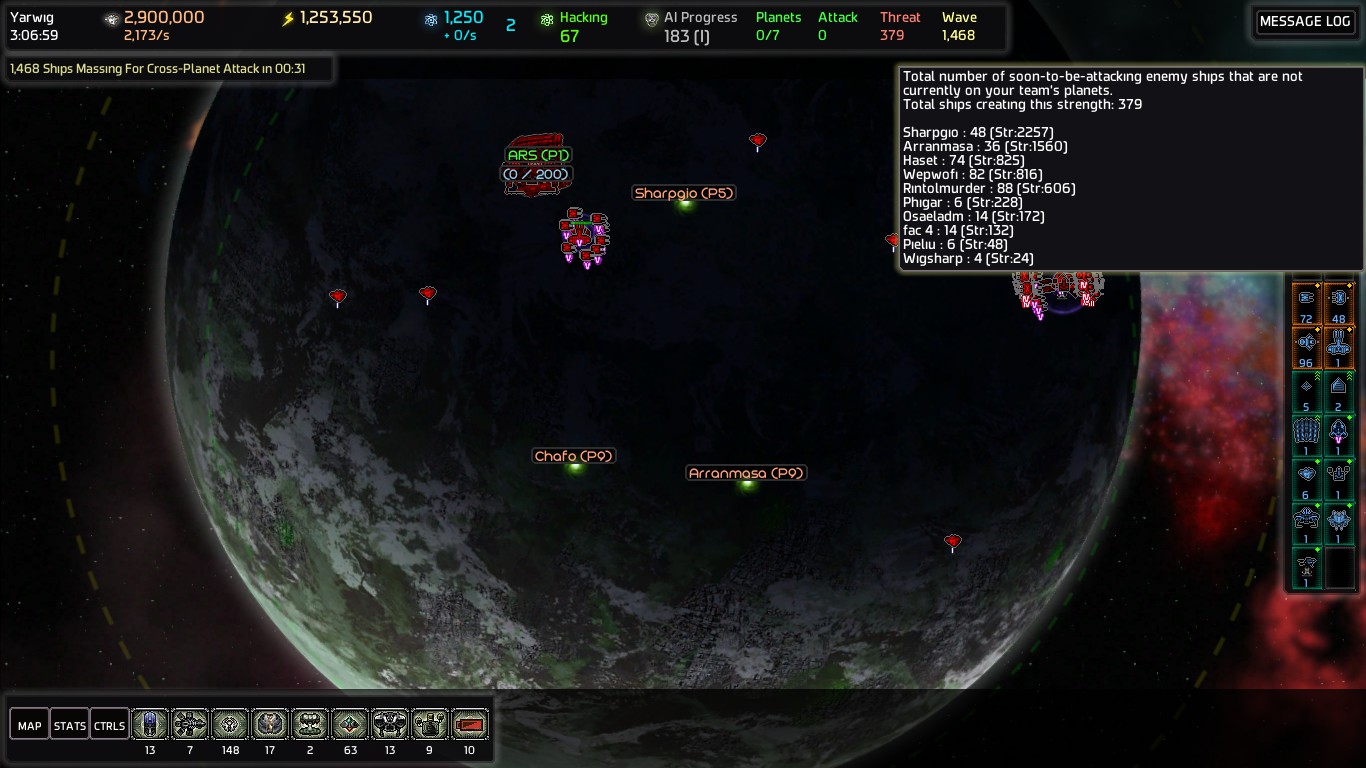
Task: Select the bottom-bar icon numbered 148
Action: pos(230,724)
